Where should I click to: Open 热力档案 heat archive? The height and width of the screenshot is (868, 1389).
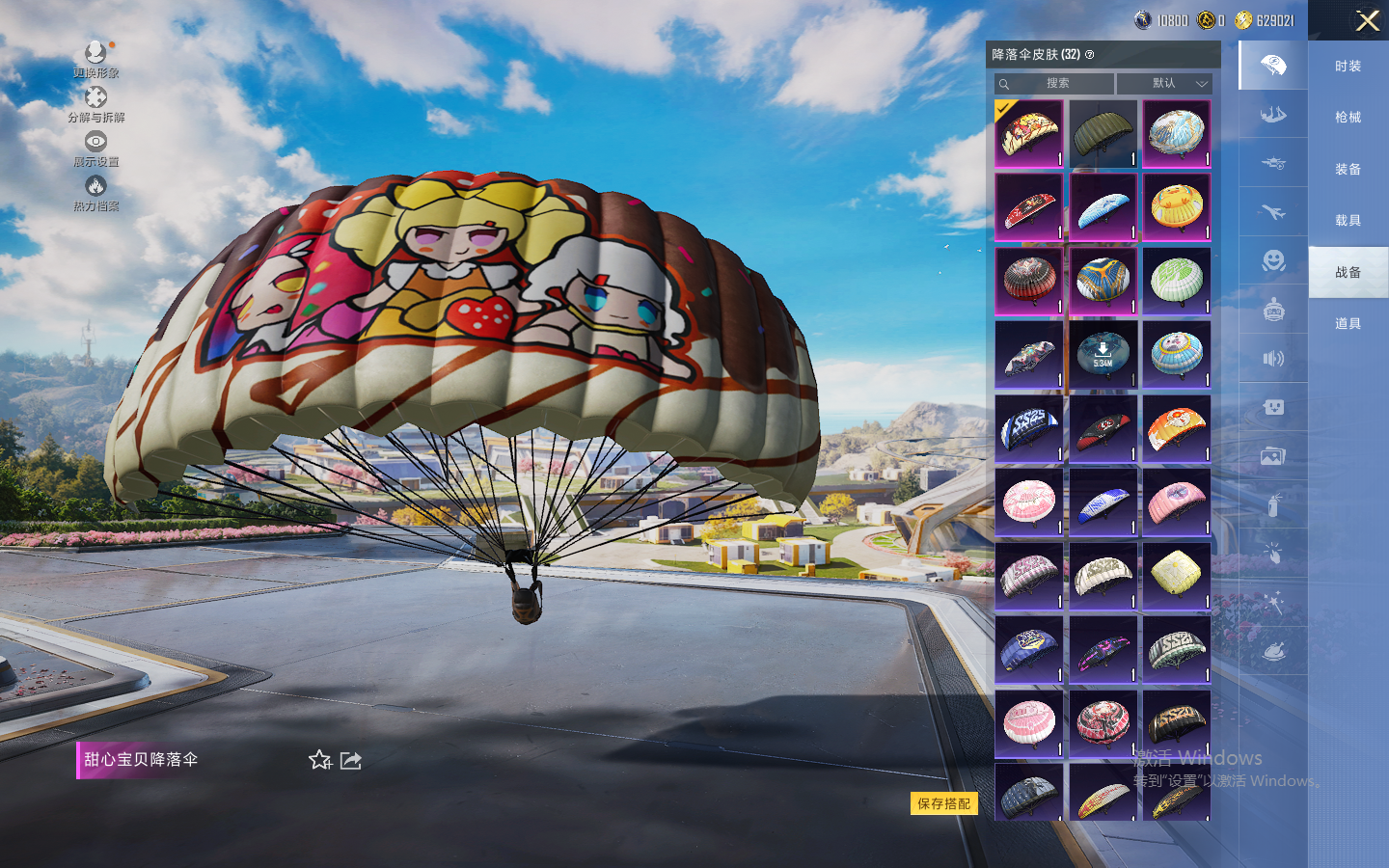[x=95, y=192]
